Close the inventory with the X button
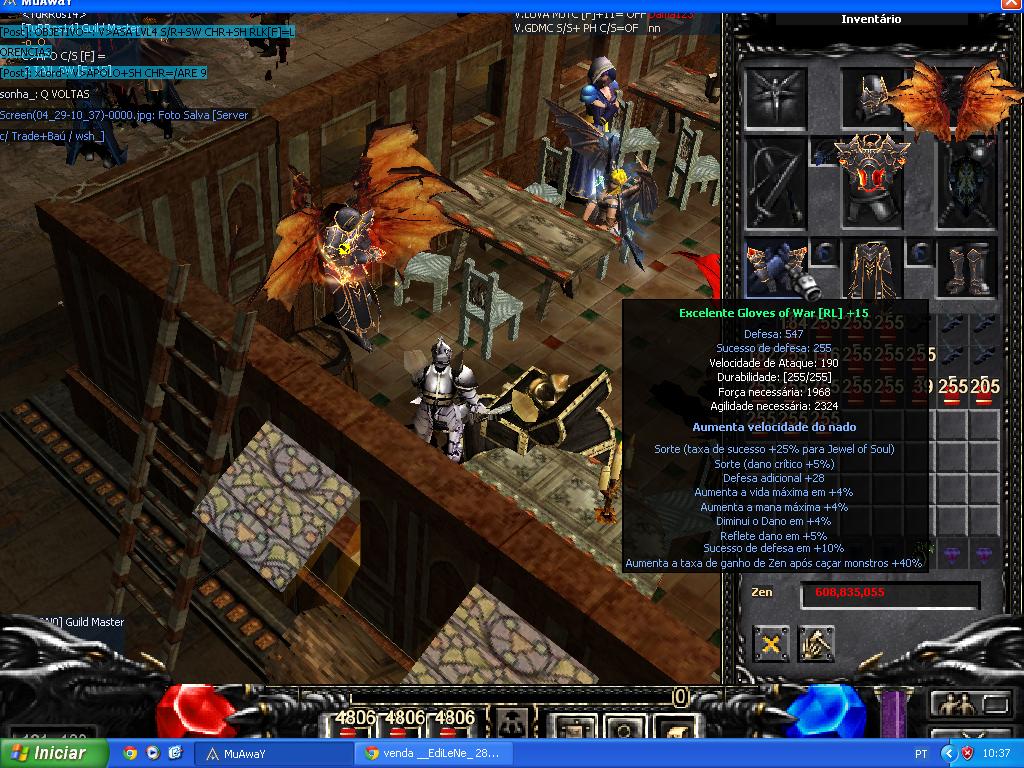This screenshot has height=768, width=1024. 771,645
